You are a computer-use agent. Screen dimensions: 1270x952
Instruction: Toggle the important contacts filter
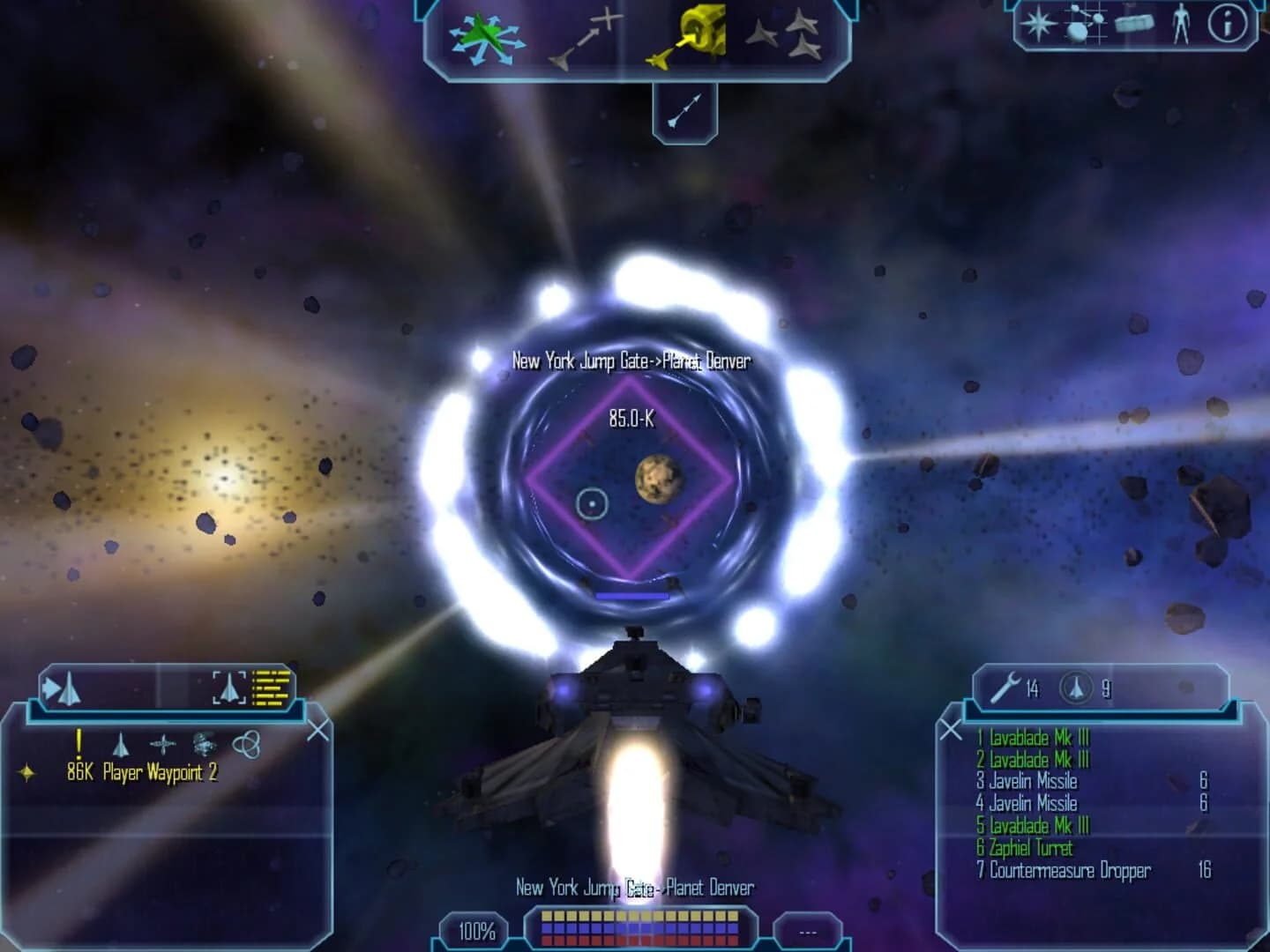pyautogui.click(x=78, y=743)
